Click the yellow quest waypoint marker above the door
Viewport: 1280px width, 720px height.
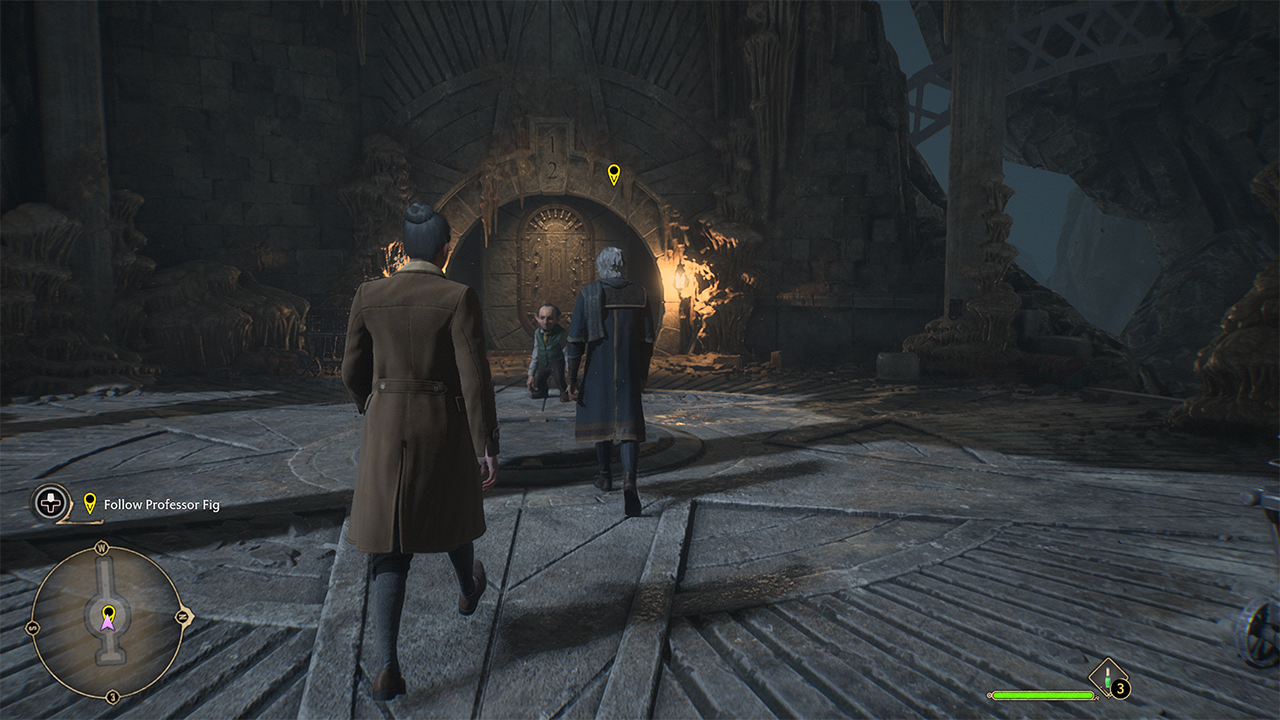614,175
